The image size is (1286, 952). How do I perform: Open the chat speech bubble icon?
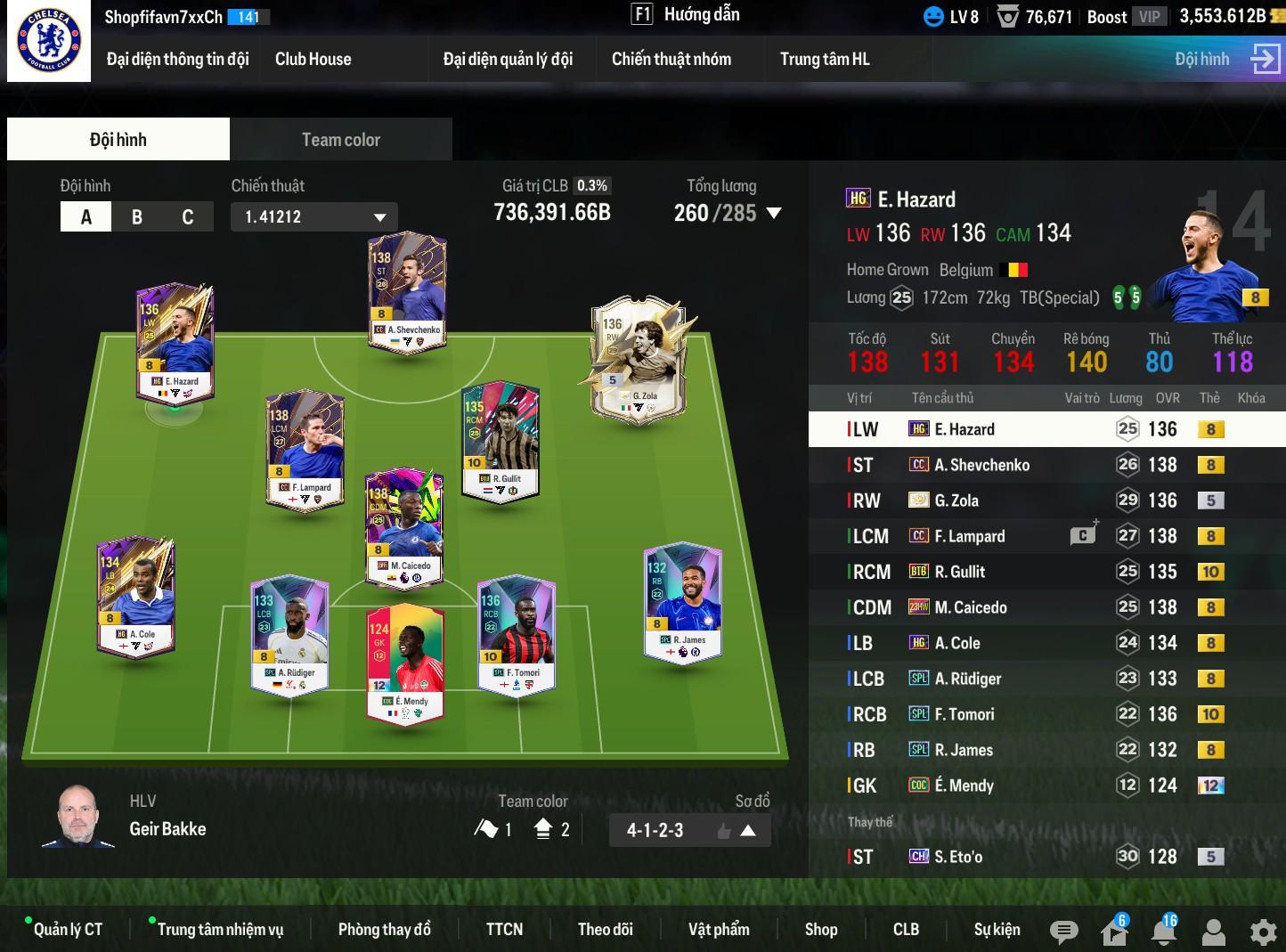(1063, 932)
